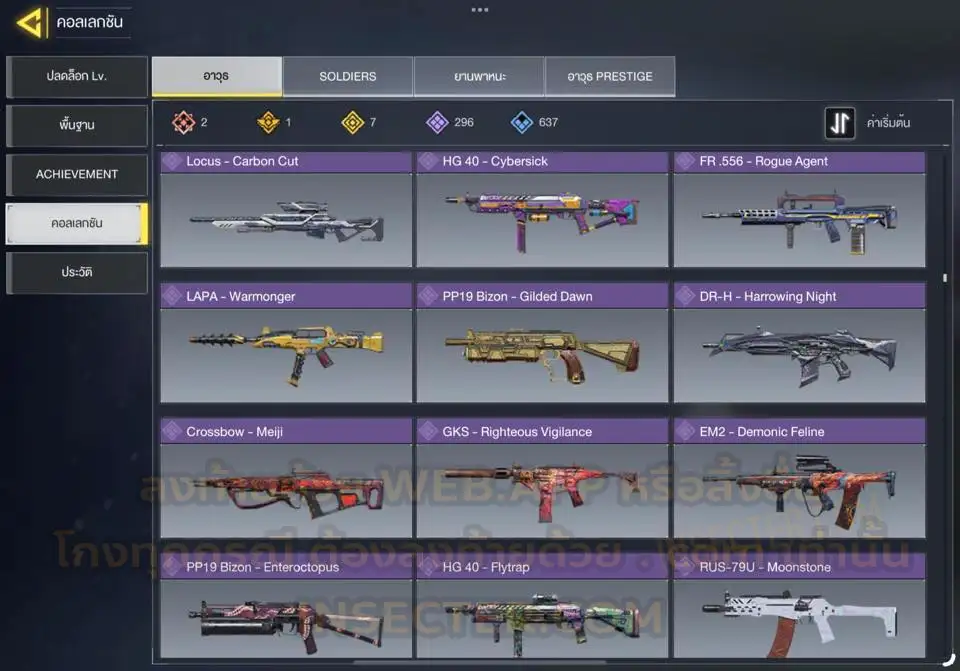Toggle the sort order arrows button

click(x=840, y=123)
